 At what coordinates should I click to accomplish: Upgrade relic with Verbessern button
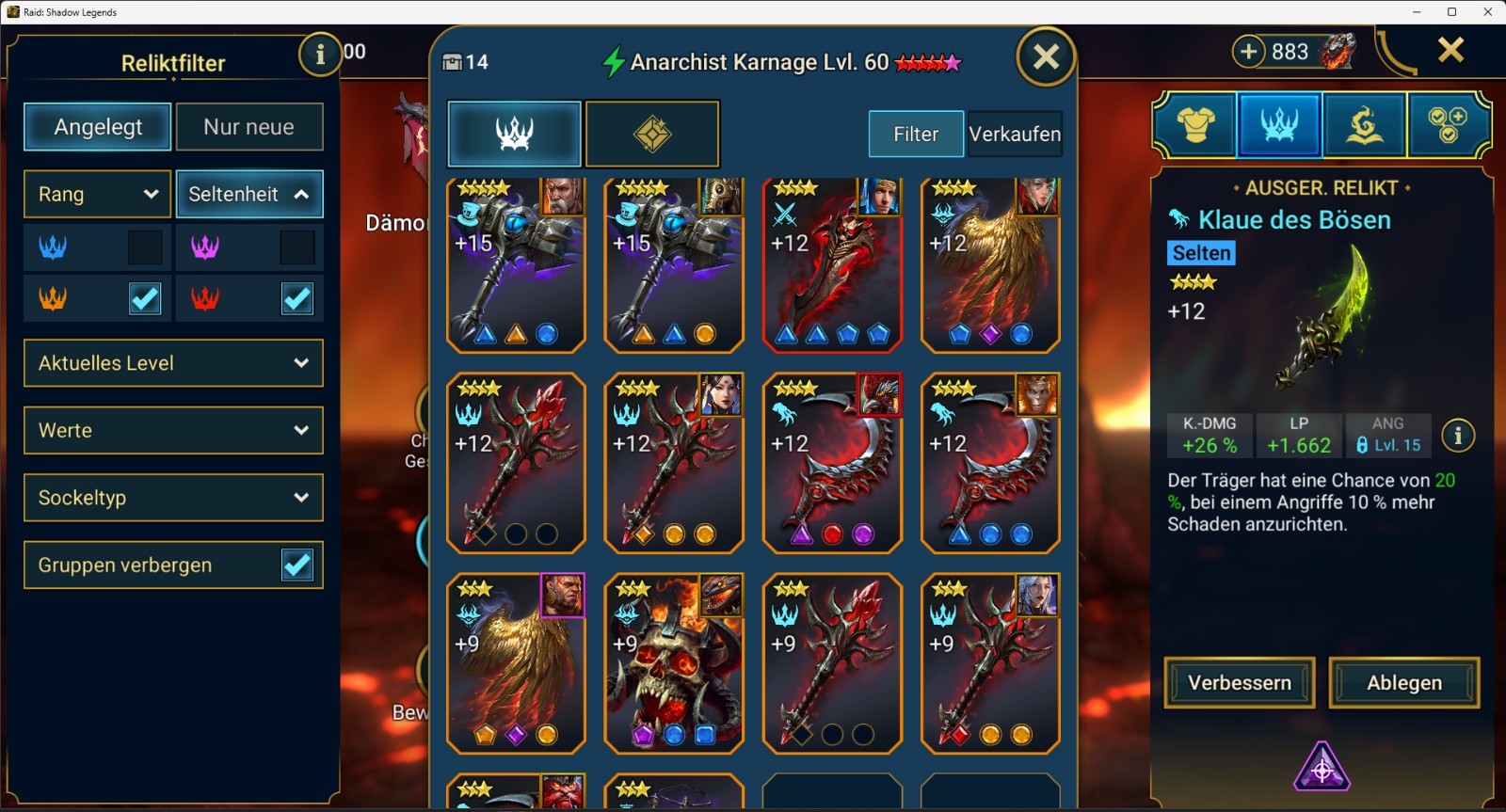[x=1239, y=682]
